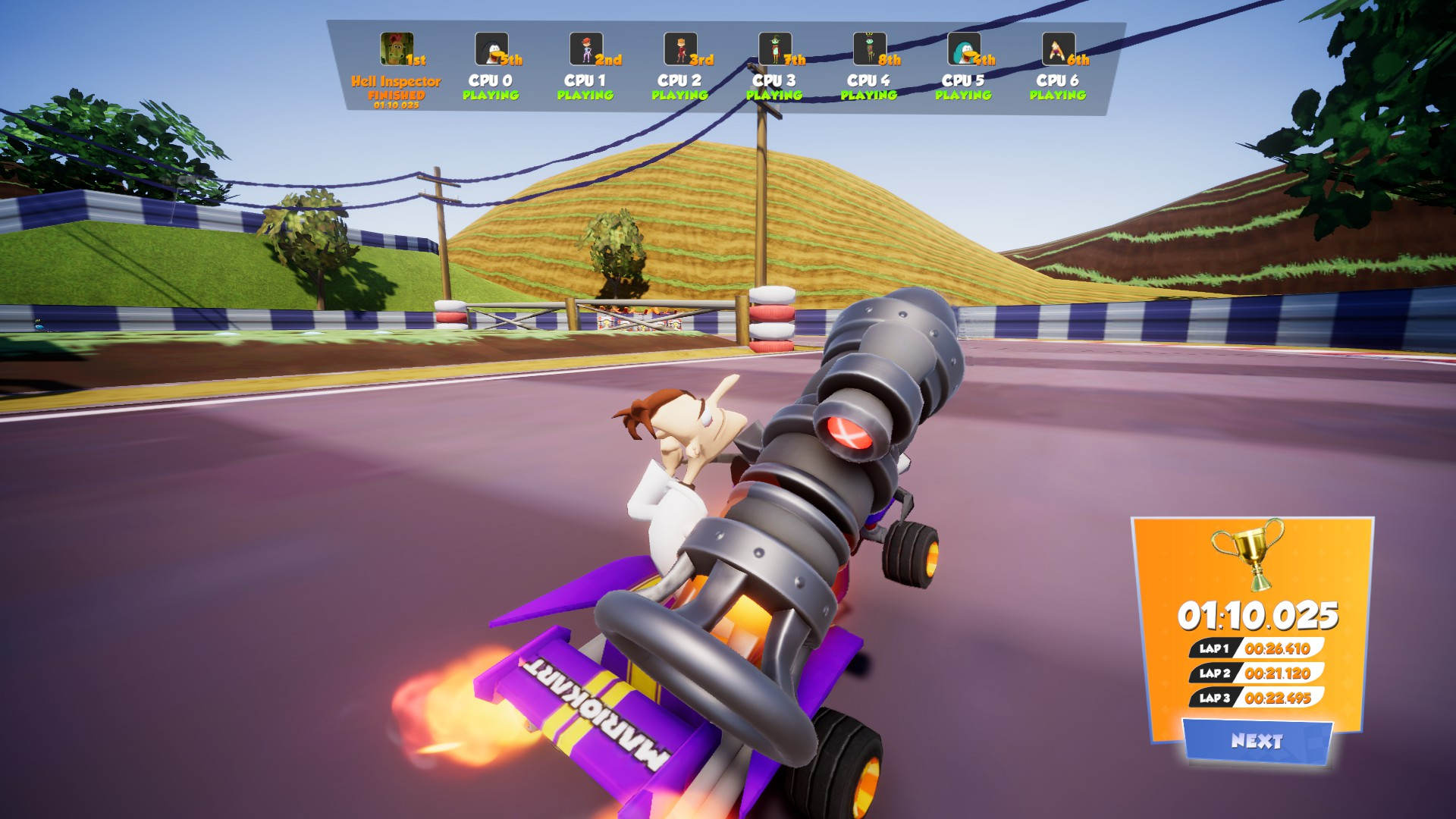Select the CPU 3 player entry
The width and height of the screenshot is (1456, 819).
pos(774,70)
